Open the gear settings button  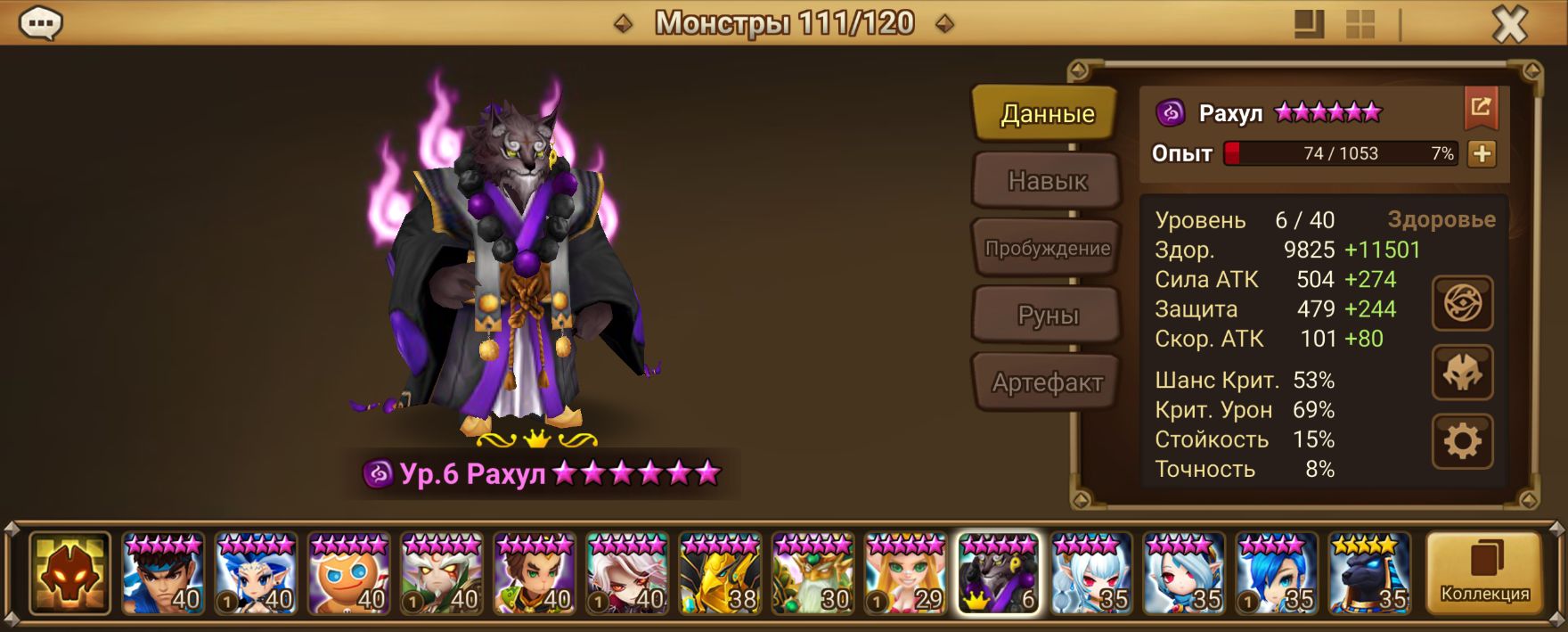coord(1462,441)
